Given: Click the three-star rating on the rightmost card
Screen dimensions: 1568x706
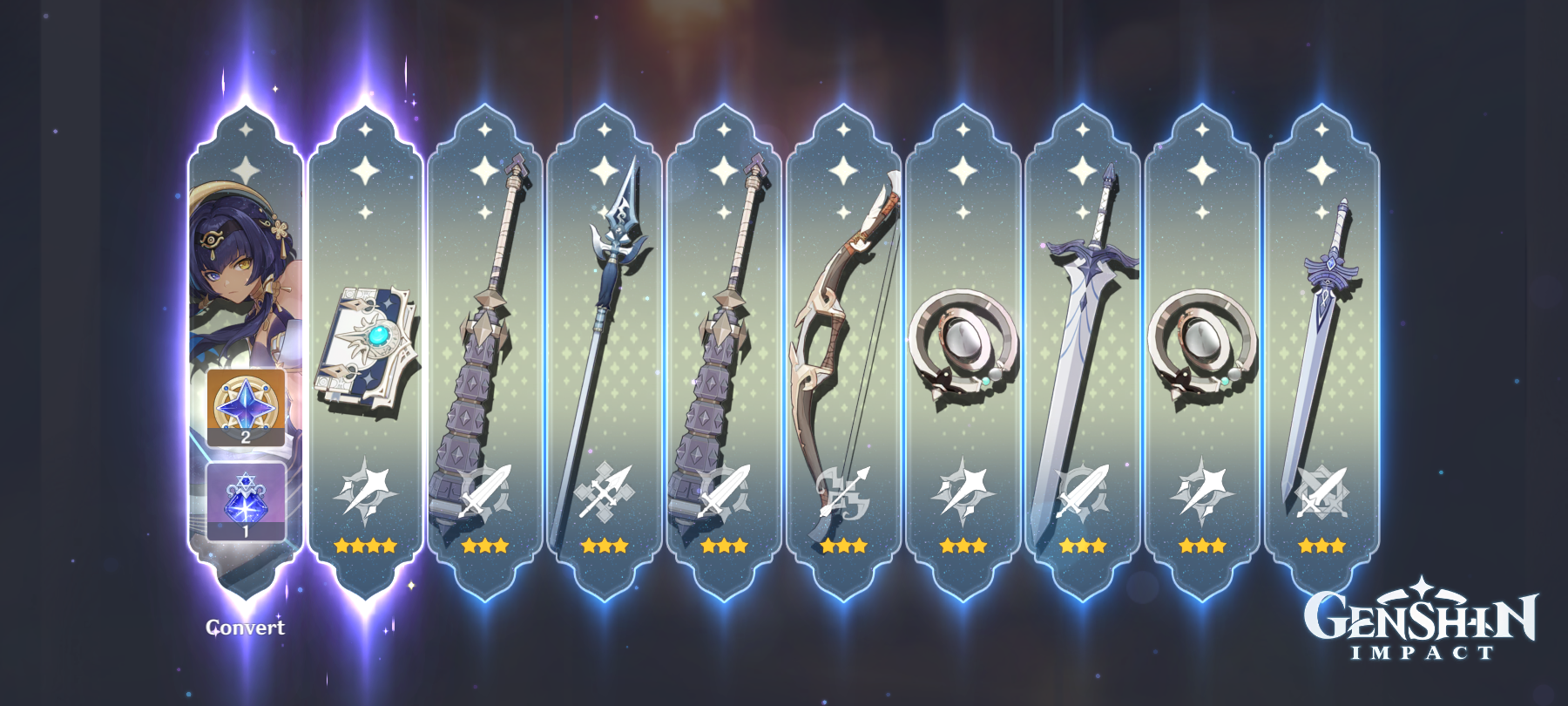Looking at the screenshot, I should coord(1323,547).
